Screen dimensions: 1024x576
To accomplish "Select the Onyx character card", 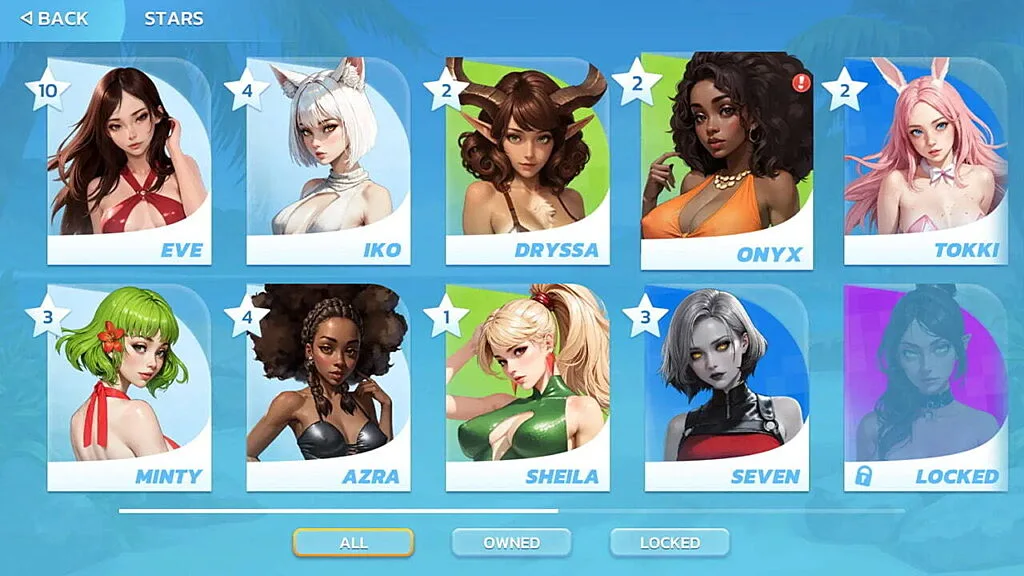I will pyautogui.click(x=726, y=162).
